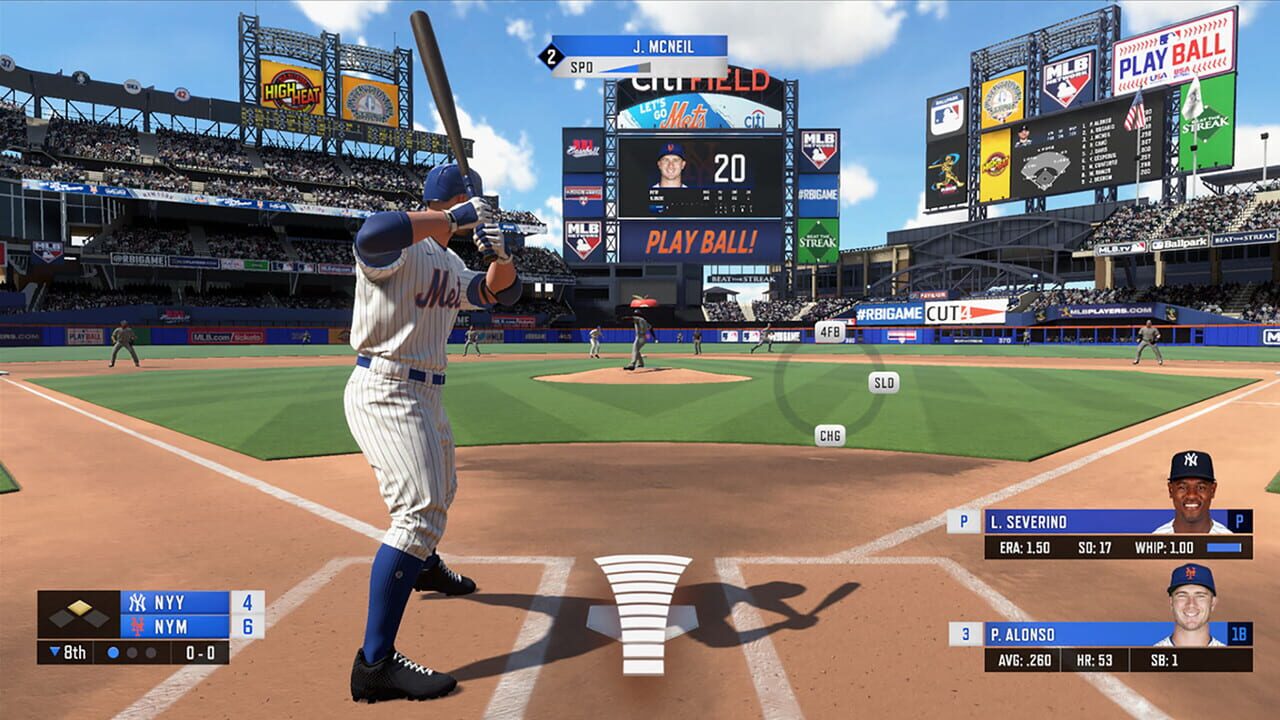Adjust the blue WHIP meter bar
Image resolution: width=1280 pixels, height=720 pixels.
click(1223, 547)
